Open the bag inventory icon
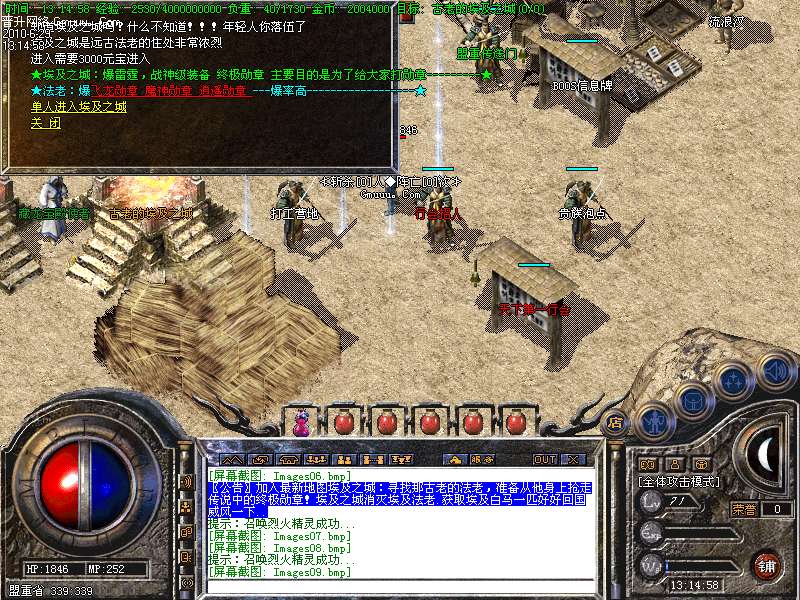This screenshot has width=800, height=600. point(692,400)
